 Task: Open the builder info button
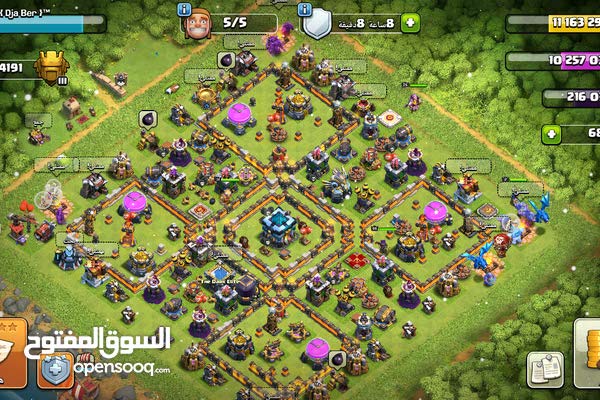(185, 8)
